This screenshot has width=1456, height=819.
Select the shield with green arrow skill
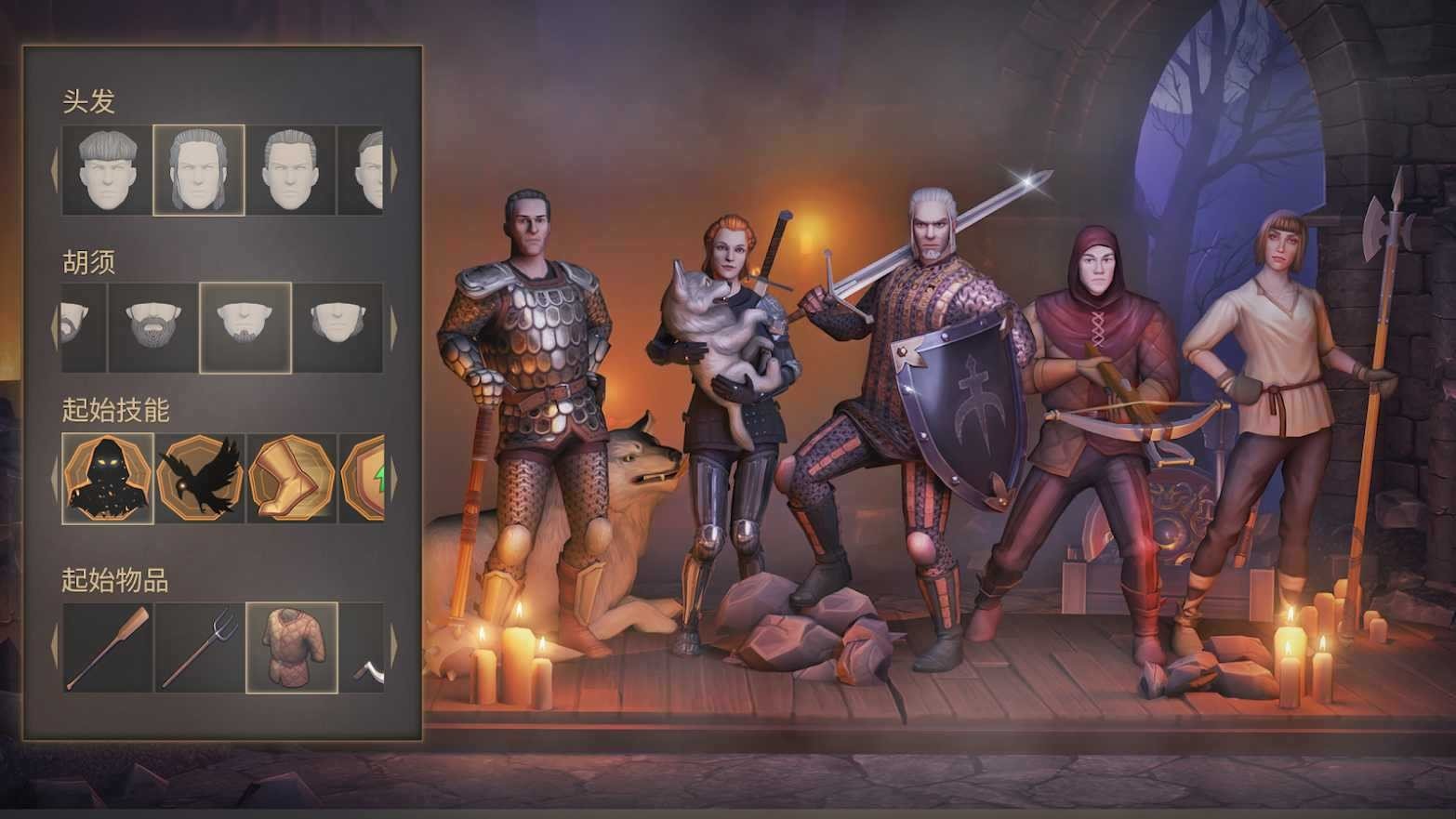pyautogui.click(x=364, y=478)
